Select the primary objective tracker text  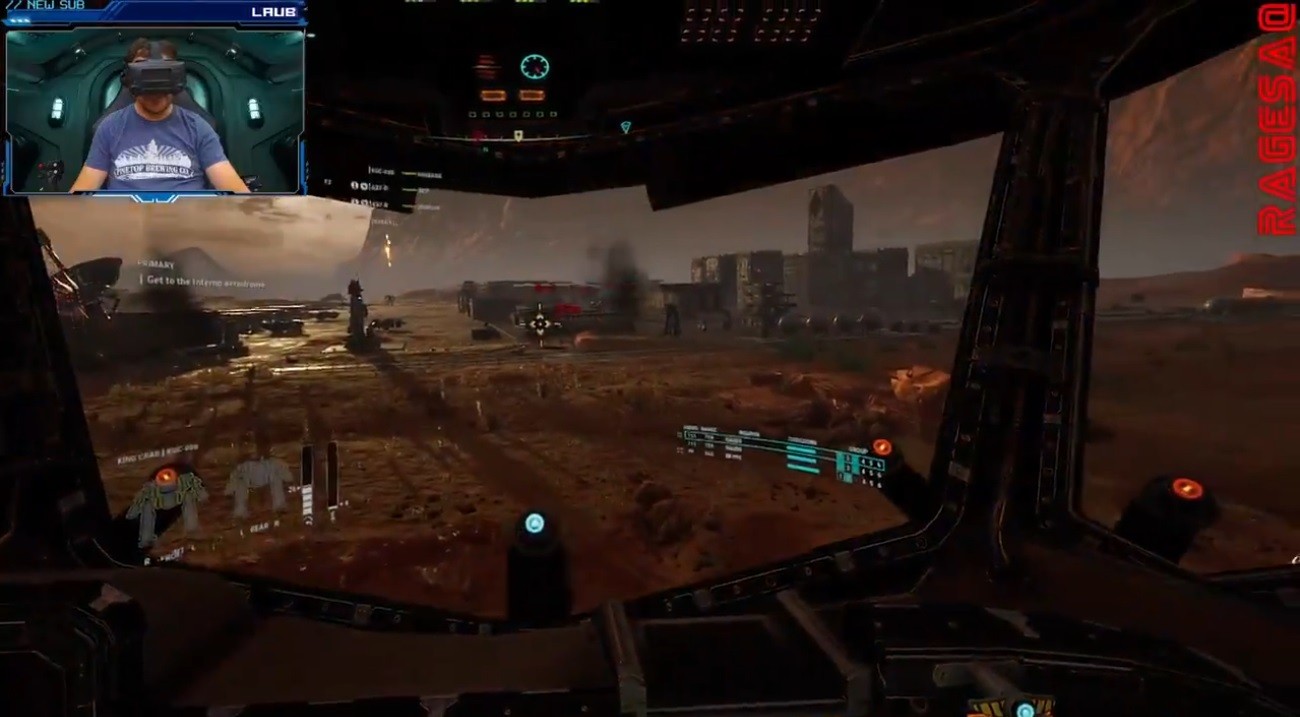pos(205,281)
